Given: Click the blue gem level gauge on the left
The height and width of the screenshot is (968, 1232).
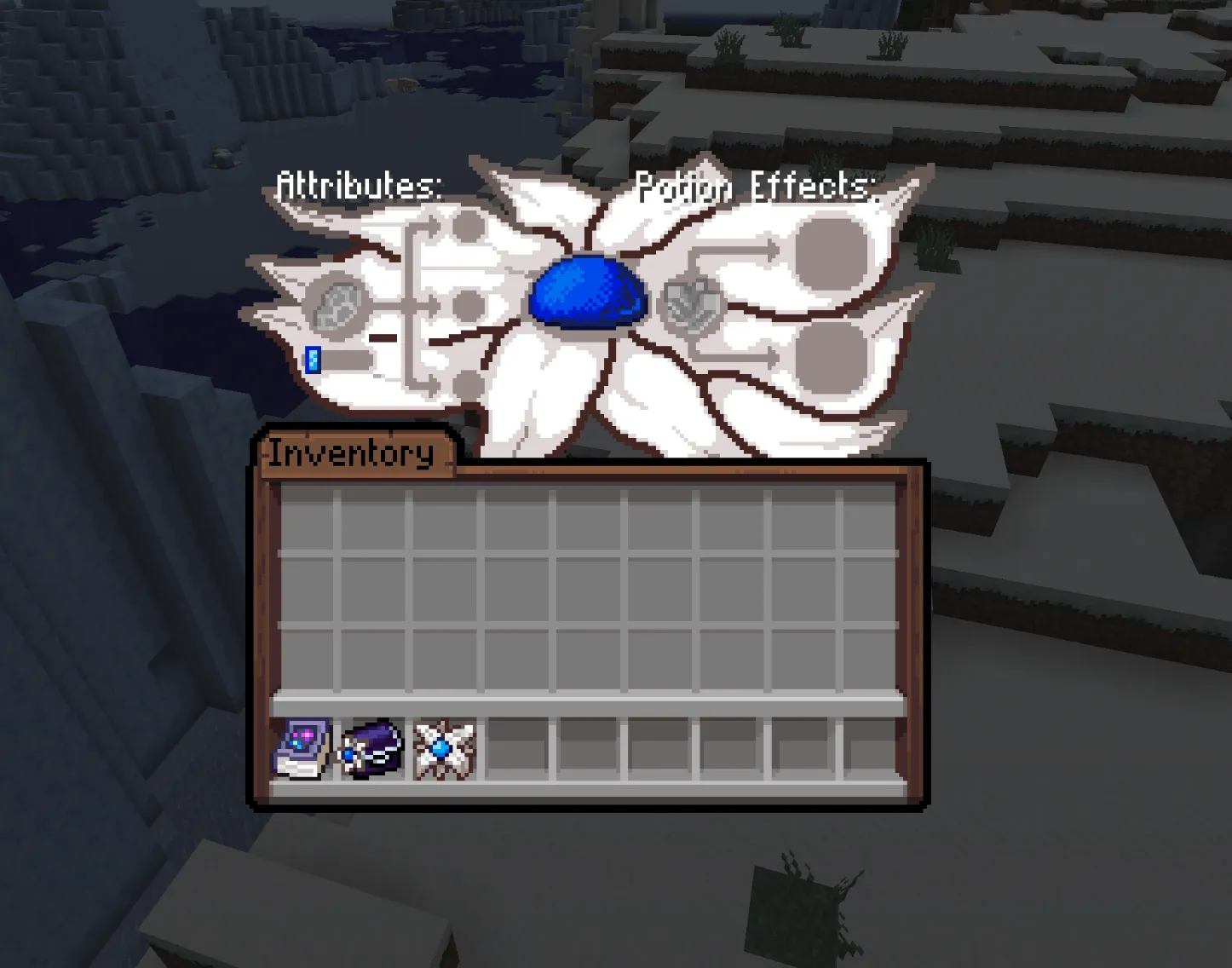Looking at the screenshot, I should pos(312,360).
